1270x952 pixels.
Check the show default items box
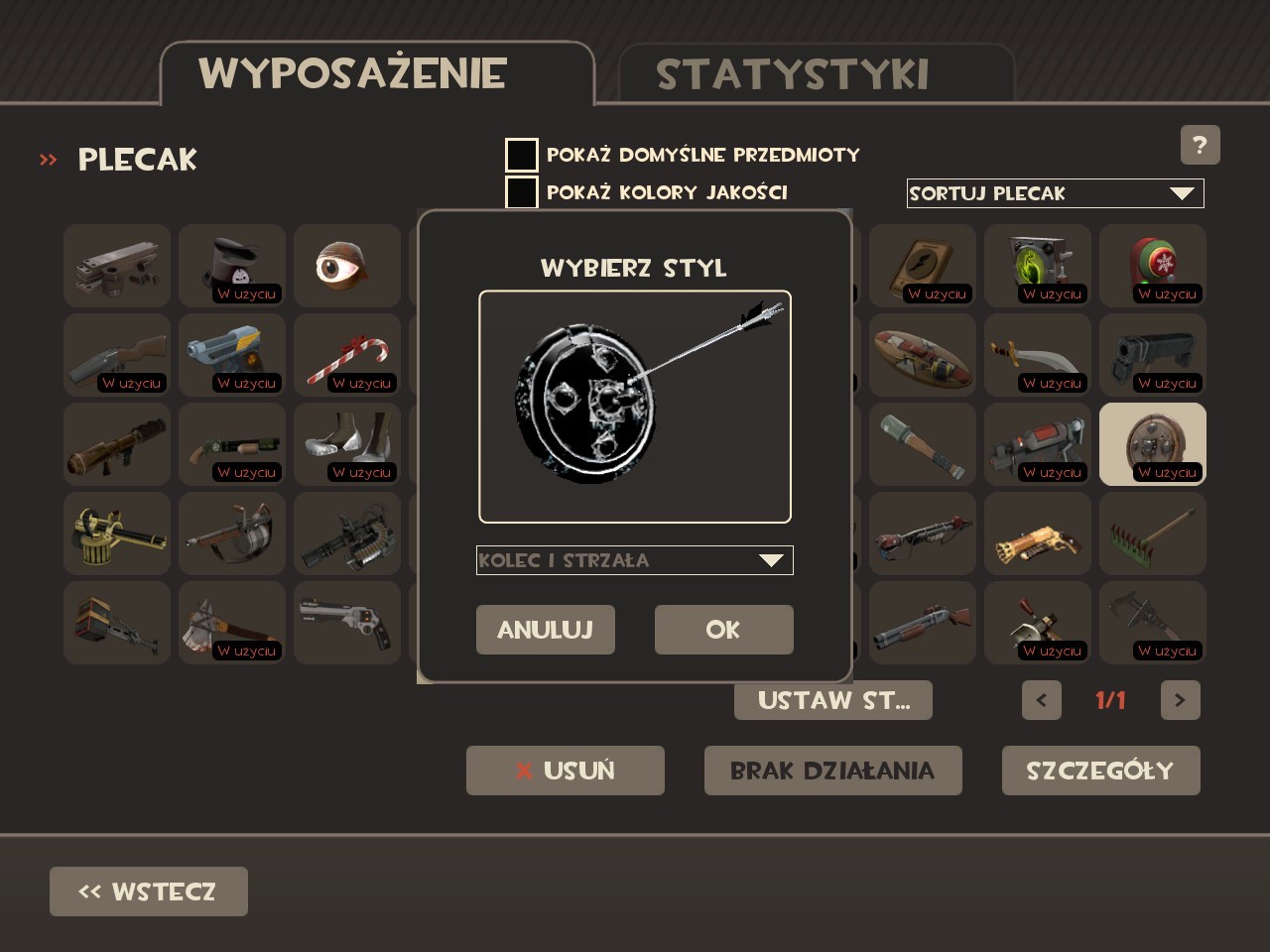520,154
